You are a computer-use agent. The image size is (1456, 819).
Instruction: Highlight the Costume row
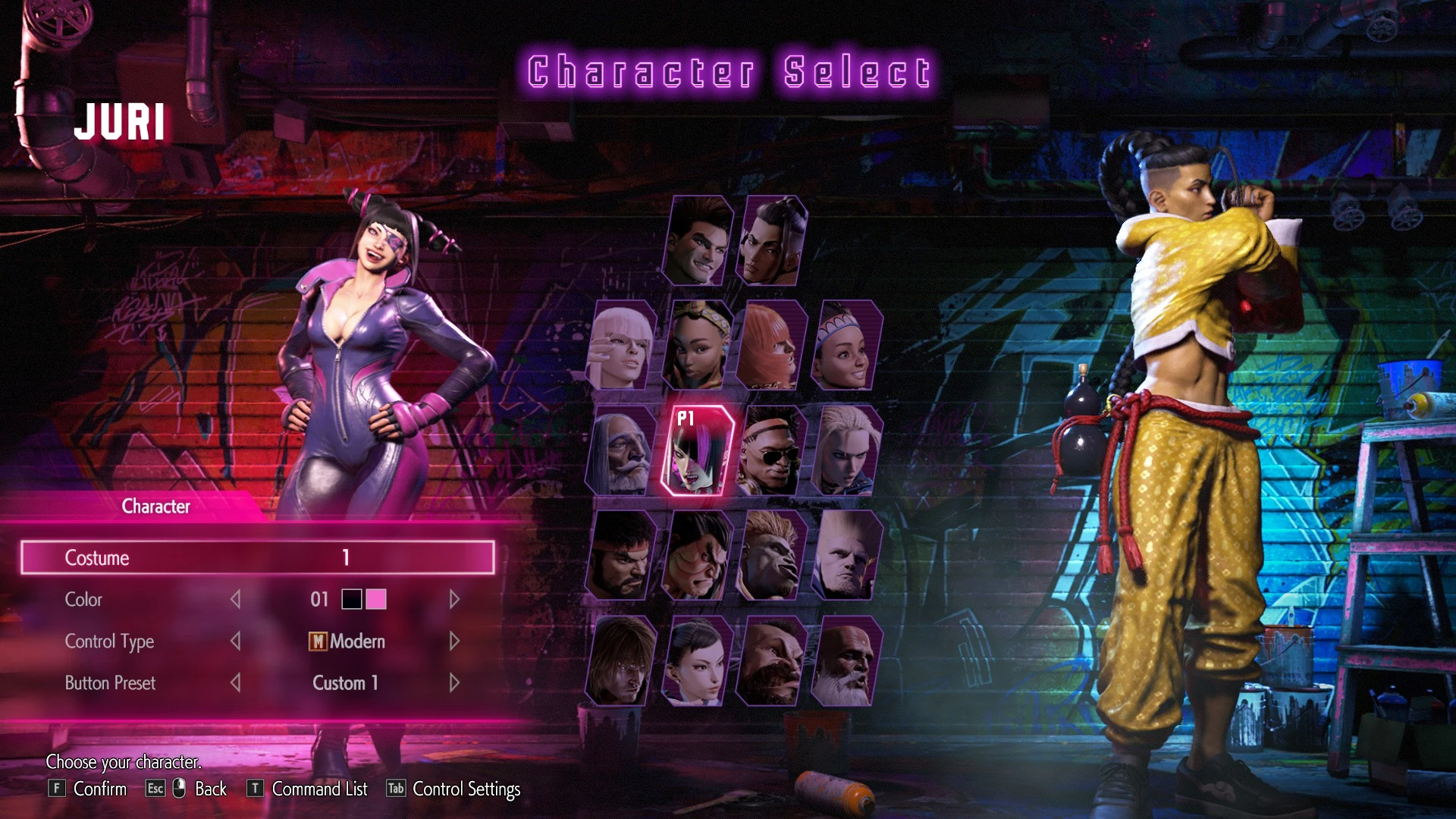[x=257, y=557]
